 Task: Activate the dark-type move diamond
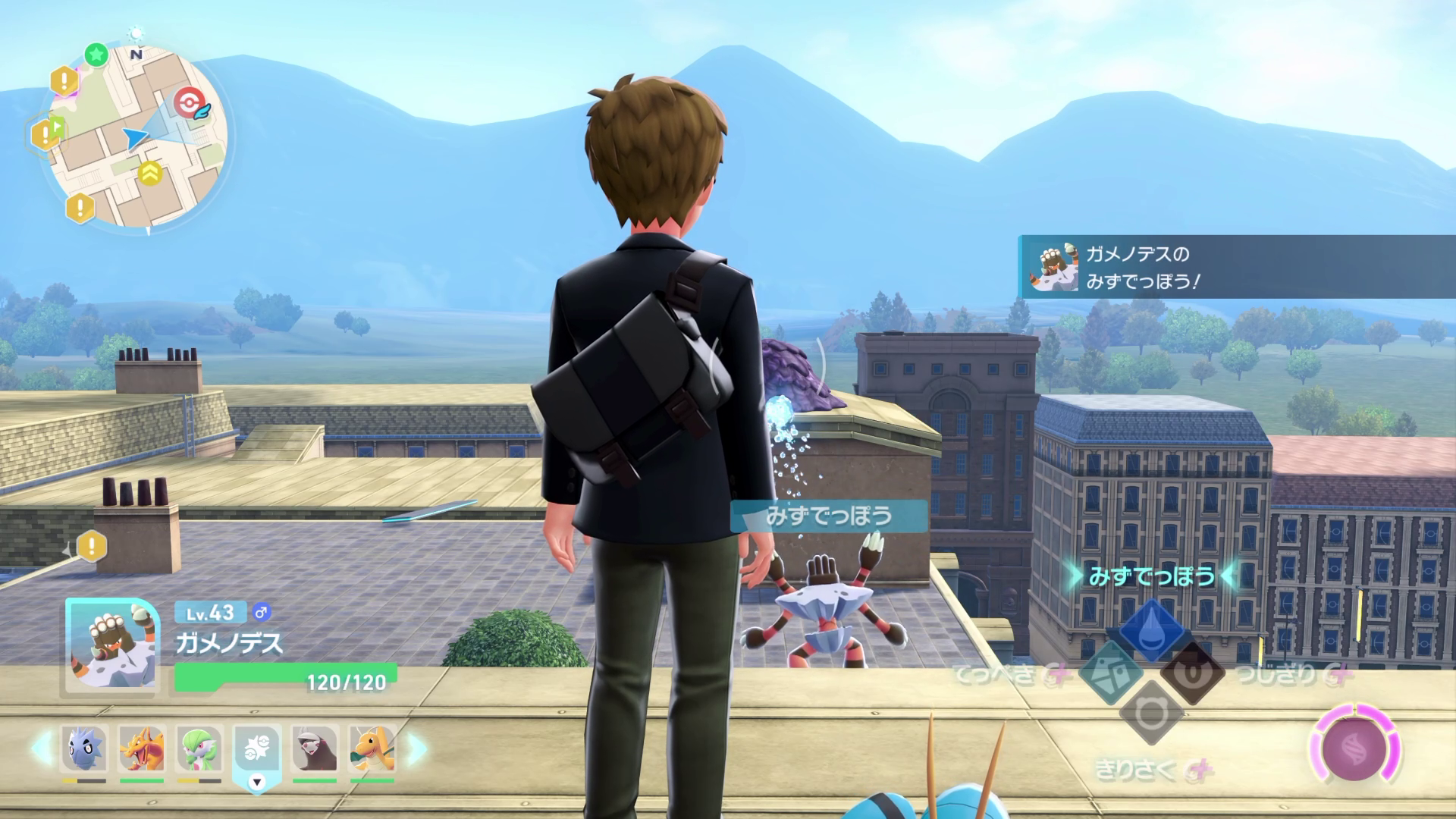1192,673
